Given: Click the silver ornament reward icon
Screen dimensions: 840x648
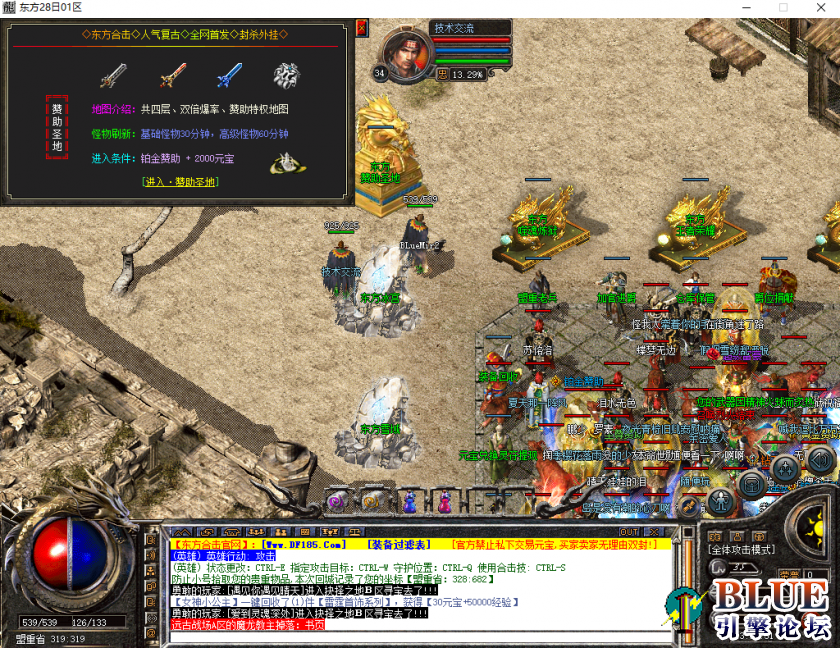Looking at the screenshot, I should tap(287, 75).
